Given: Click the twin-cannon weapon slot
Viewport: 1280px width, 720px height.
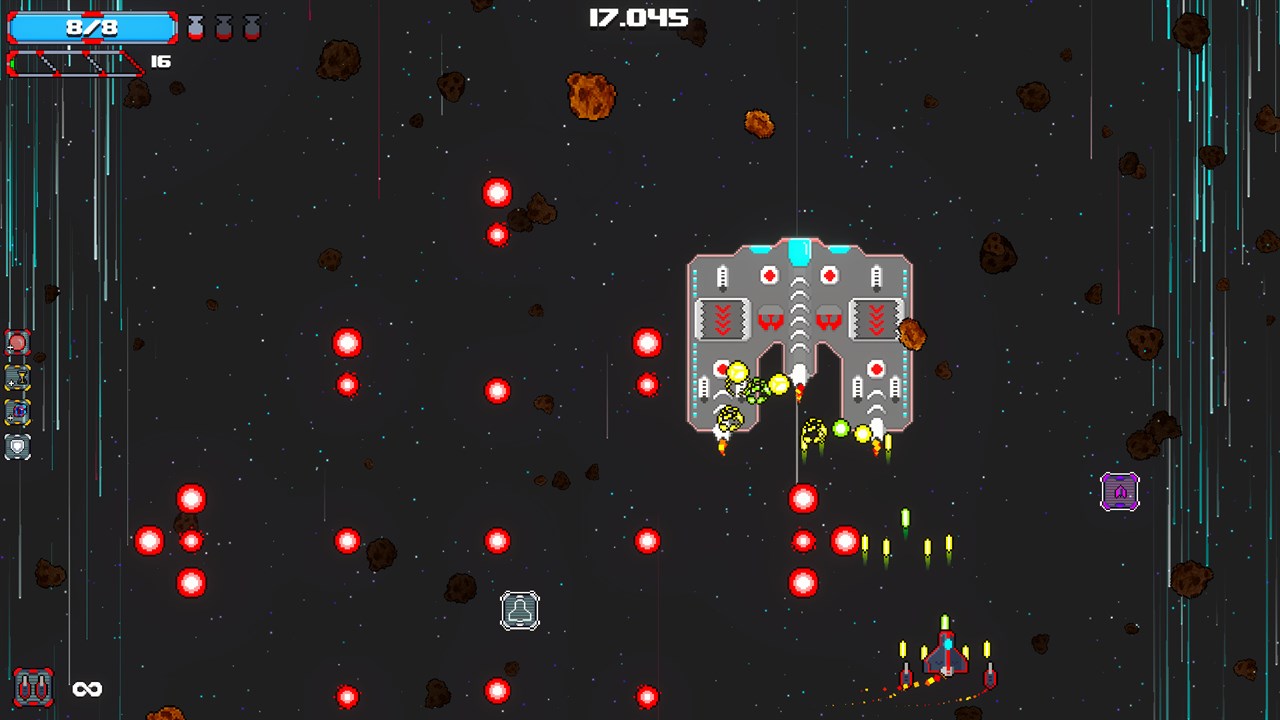Looking at the screenshot, I should 33,688.
